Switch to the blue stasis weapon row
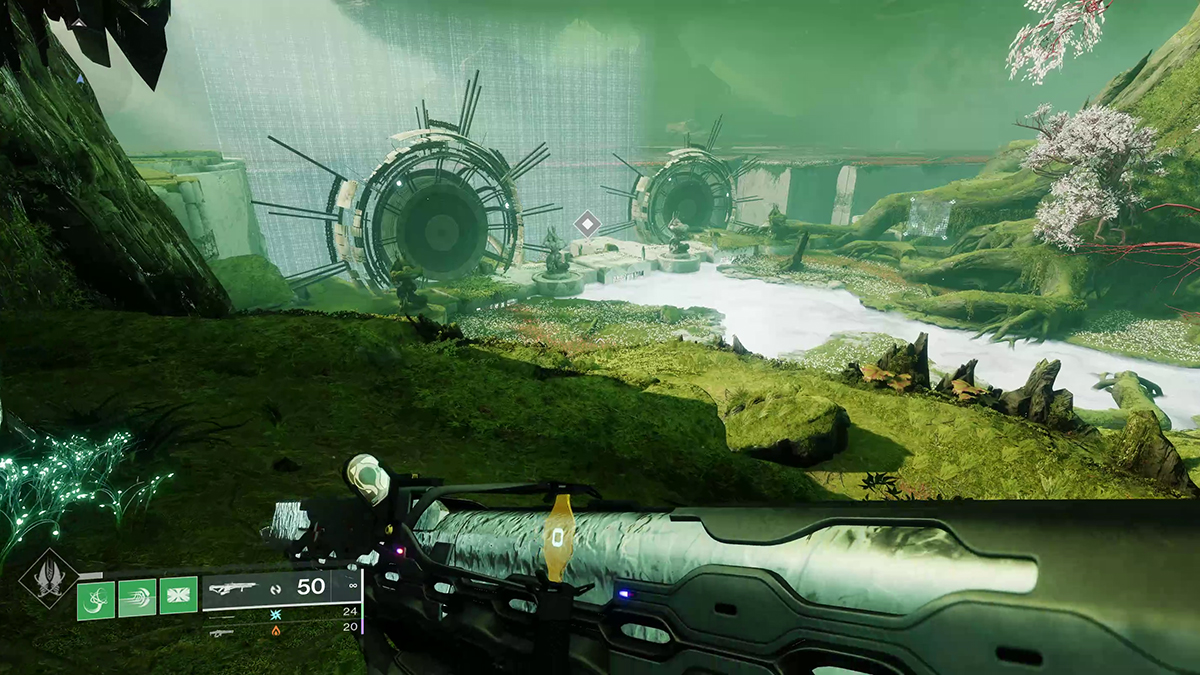This screenshot has width=1200, height=675. 275,612
